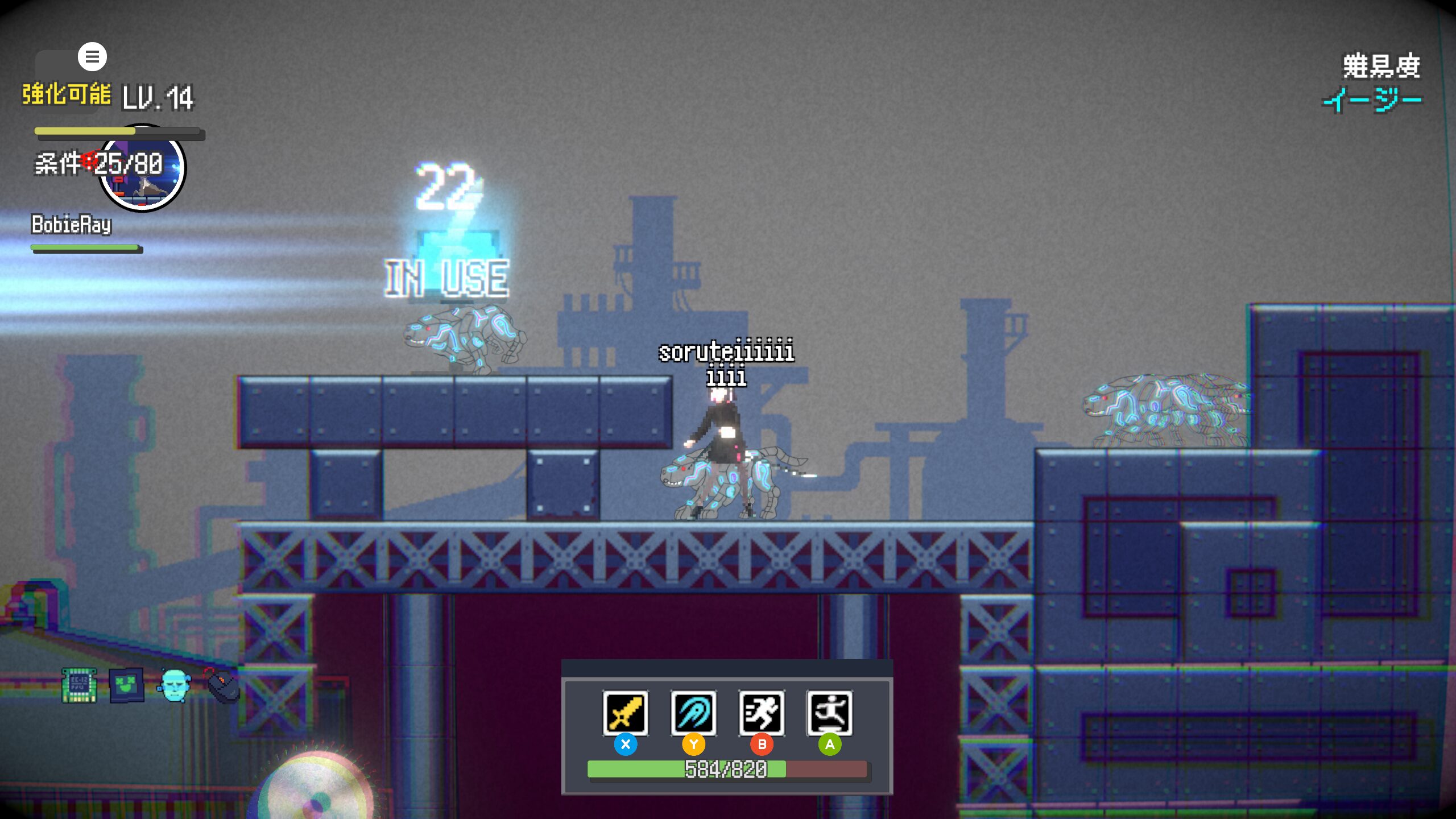
Task: Activate the jumping figure skill icon
Action: click(x=830, y=713)
